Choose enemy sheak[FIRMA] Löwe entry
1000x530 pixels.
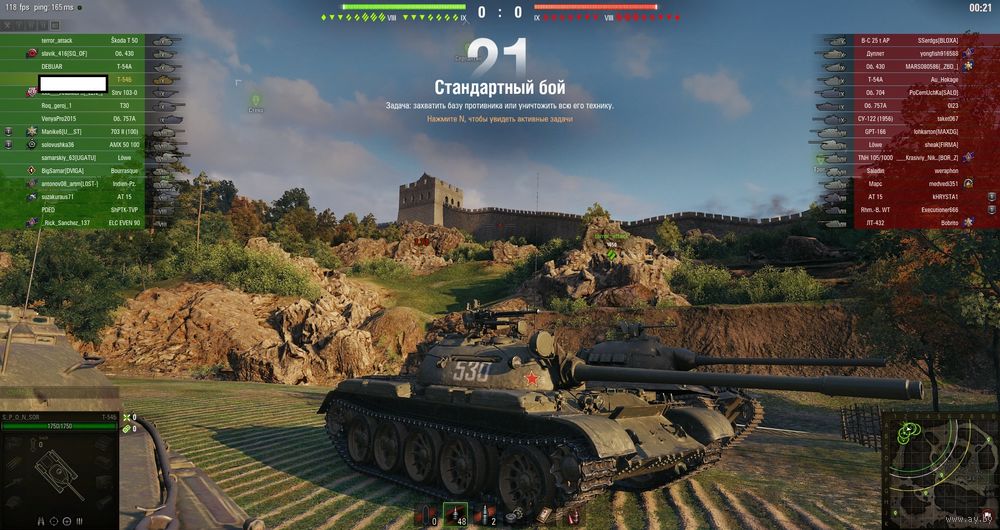click(x=910, y=144)
